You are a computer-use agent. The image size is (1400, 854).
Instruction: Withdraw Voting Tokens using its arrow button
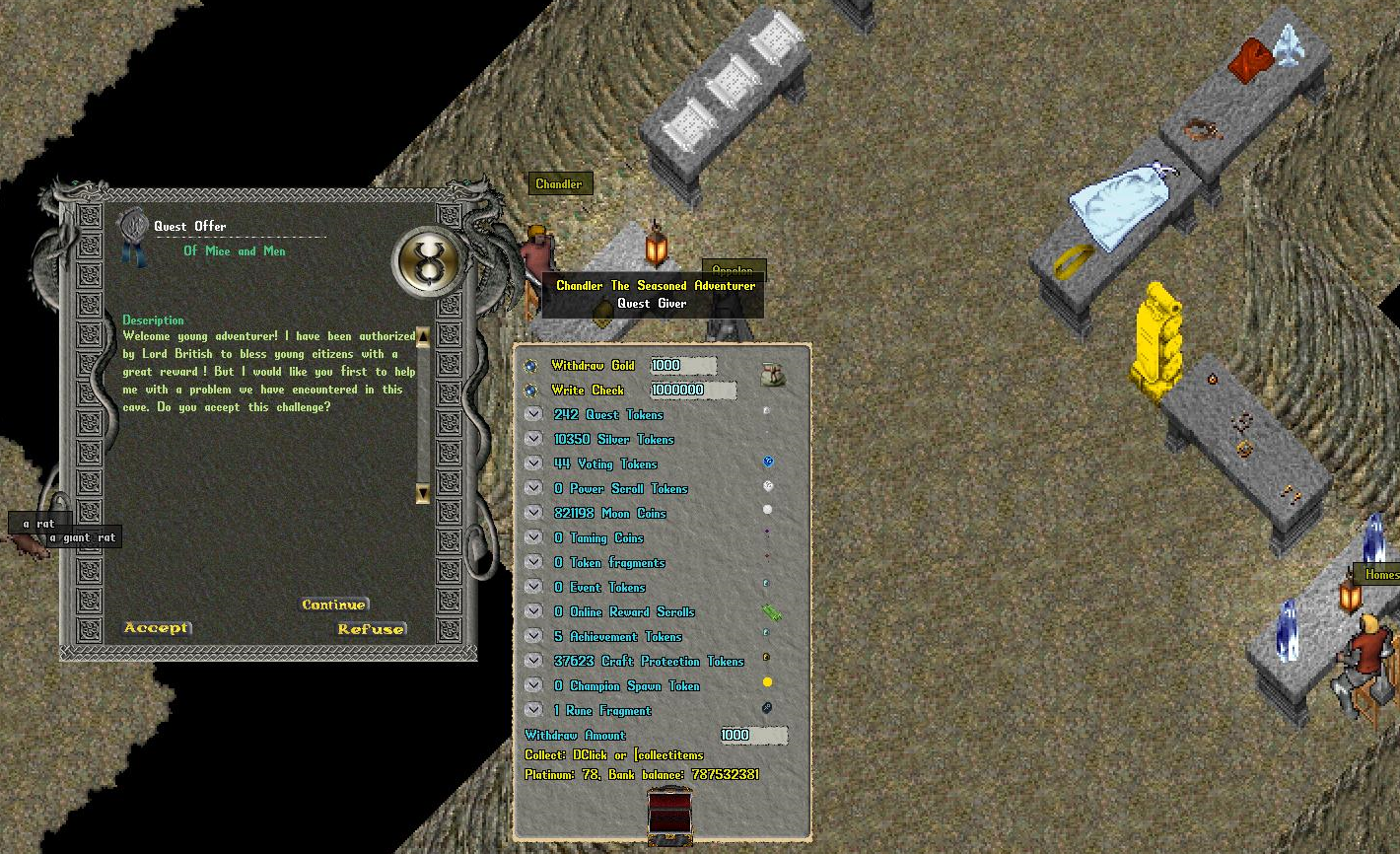click(x=533, y=463)
